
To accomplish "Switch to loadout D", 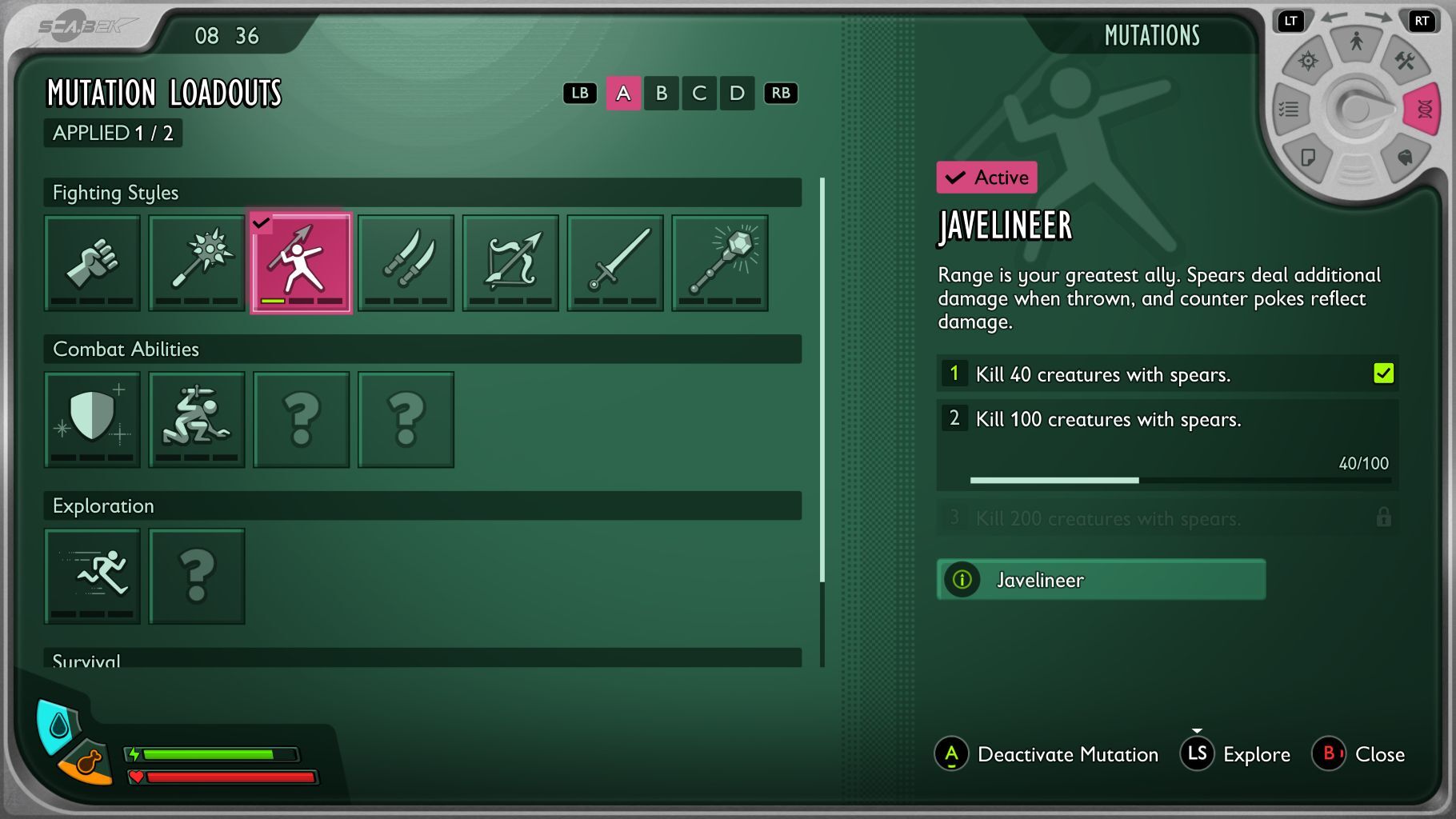I will 737,94.
